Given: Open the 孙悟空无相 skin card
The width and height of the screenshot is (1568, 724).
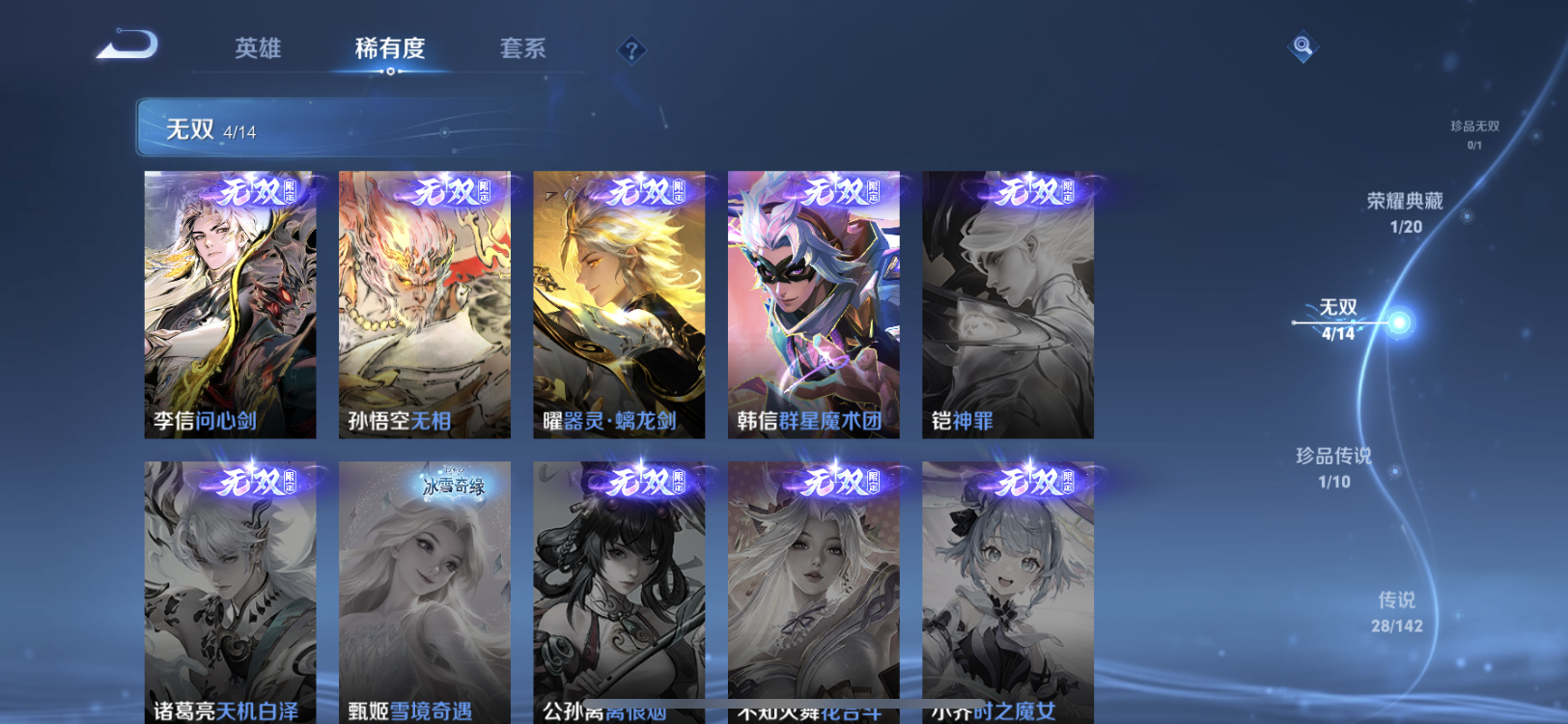Looking at the screenshot, I should 424,304.
